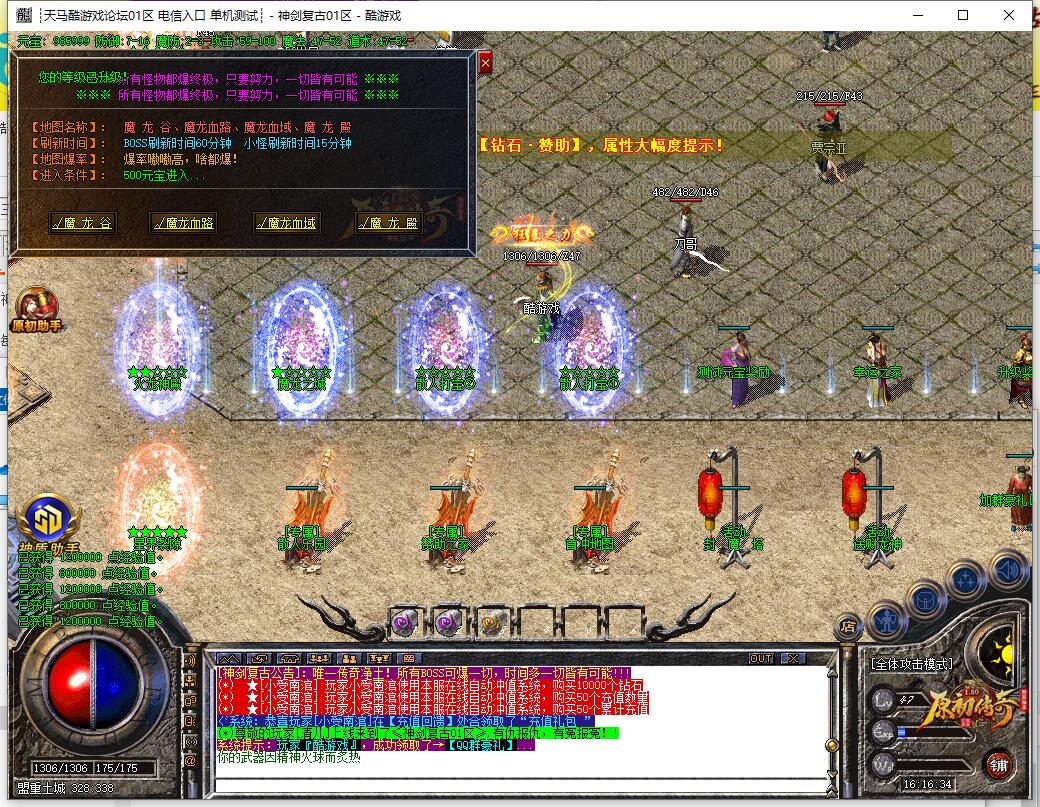Open the 店 shop button

(848, 627)
